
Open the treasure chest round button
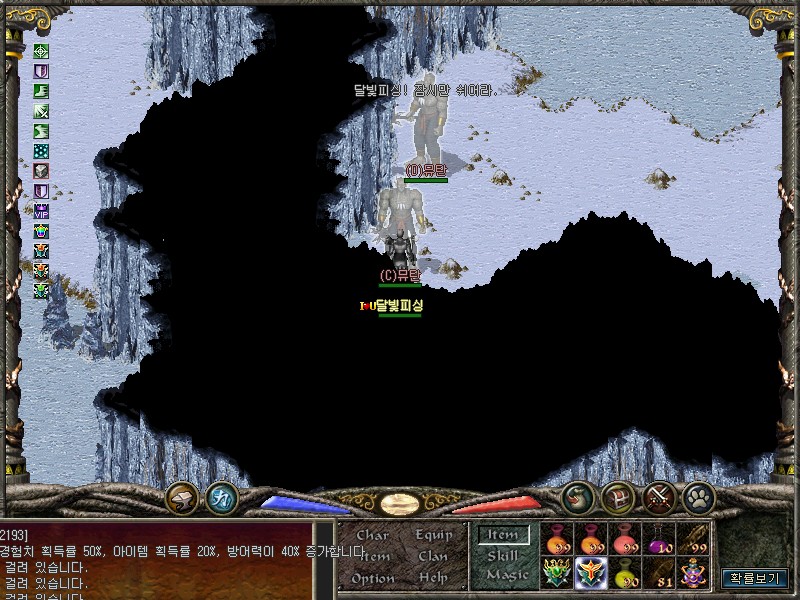tap(618, 497)
